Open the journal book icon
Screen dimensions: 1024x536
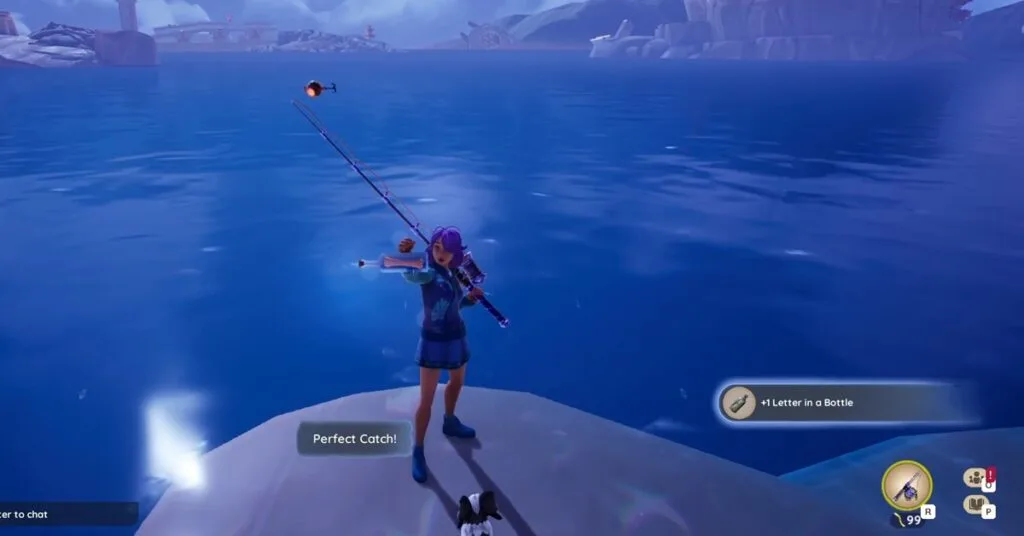tap(974, 505)
